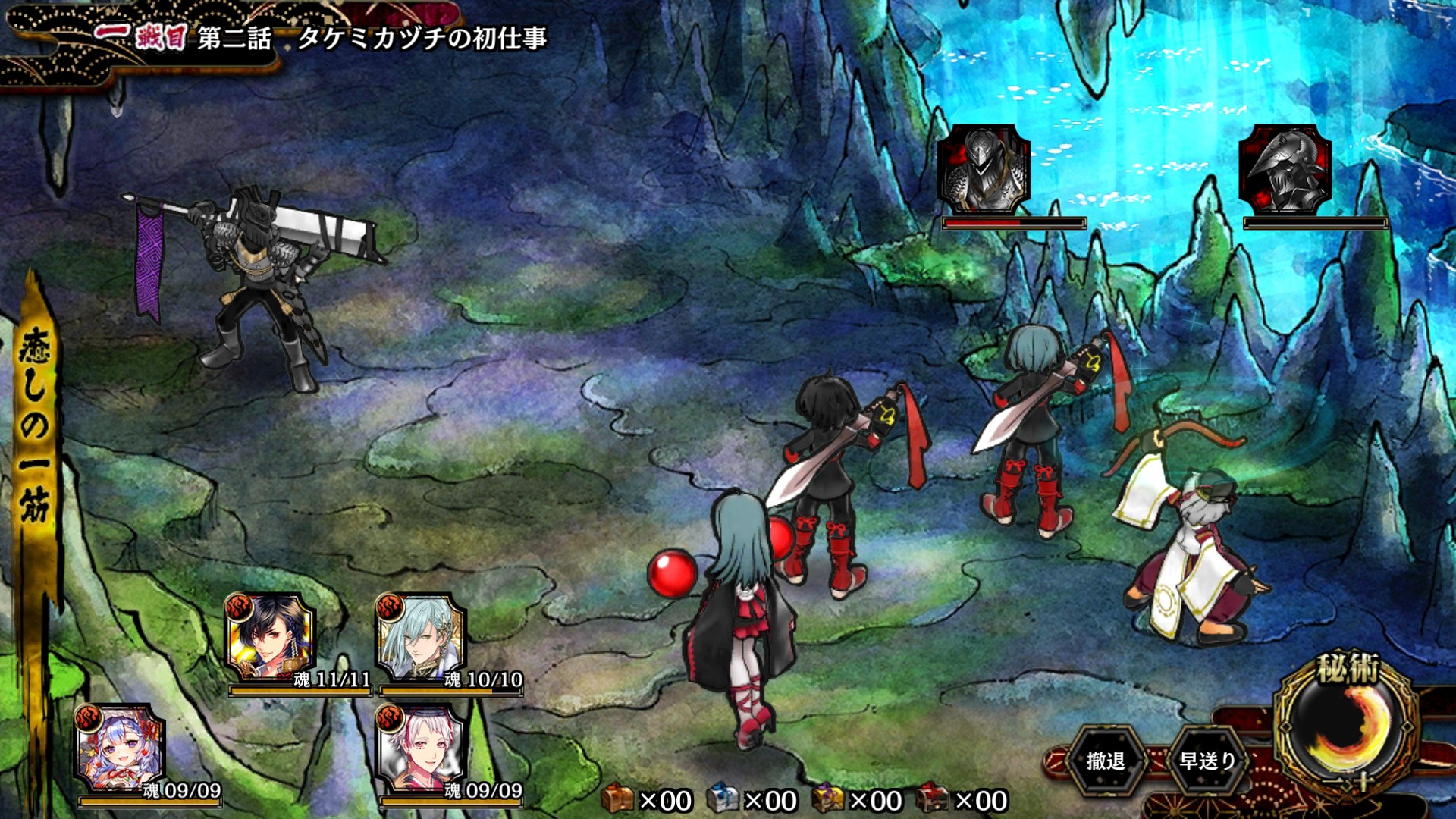Tap the 撤退 retreat button

click(1105, 761)
